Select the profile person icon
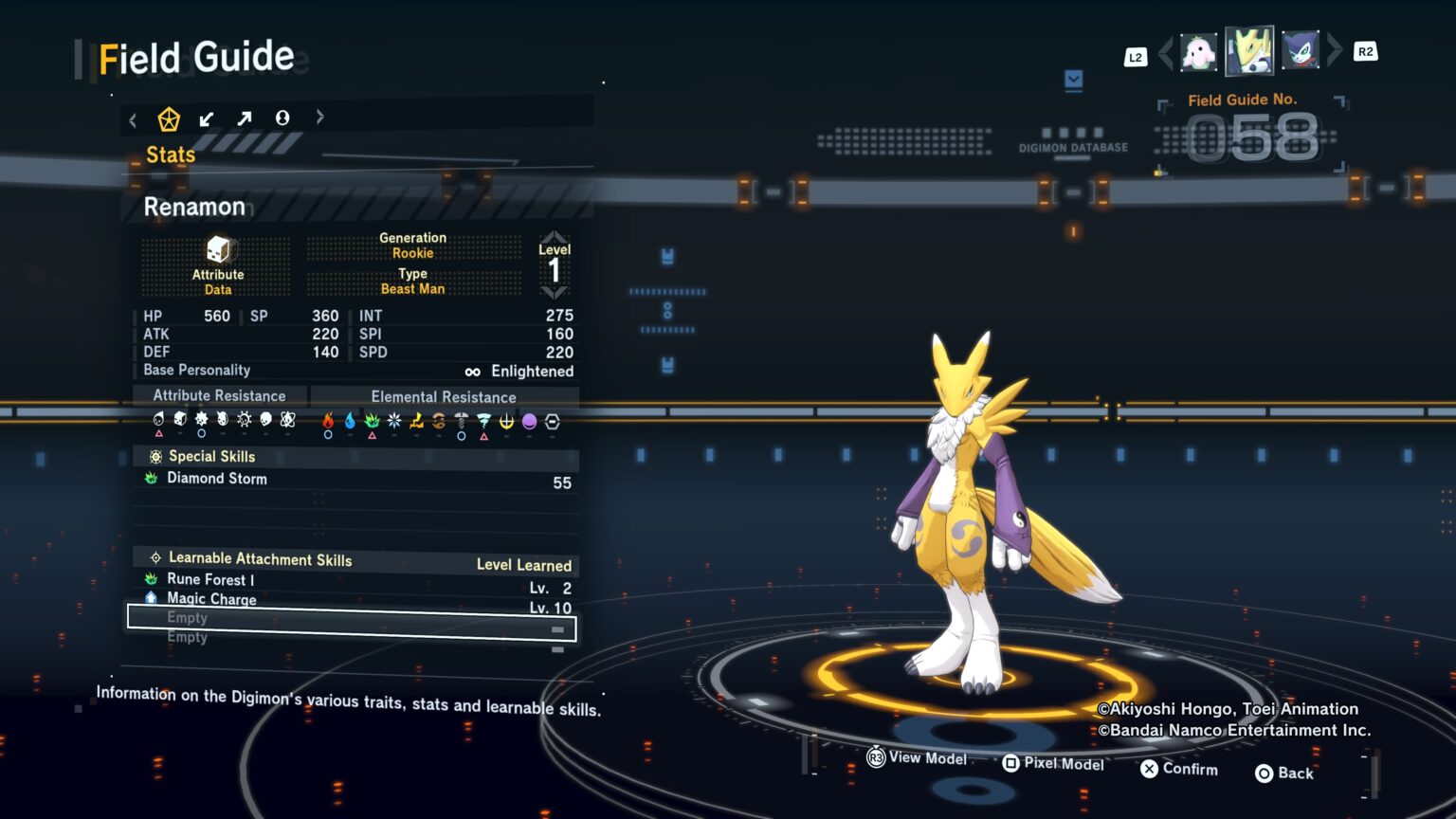Image resolution: width=1456 pixels, height=819 pixels. click(x=282, y=118)
